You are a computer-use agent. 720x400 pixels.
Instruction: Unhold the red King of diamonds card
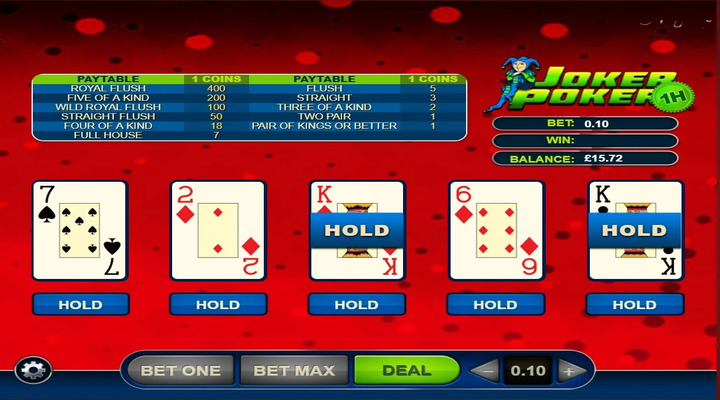click(x=356, y=230)
